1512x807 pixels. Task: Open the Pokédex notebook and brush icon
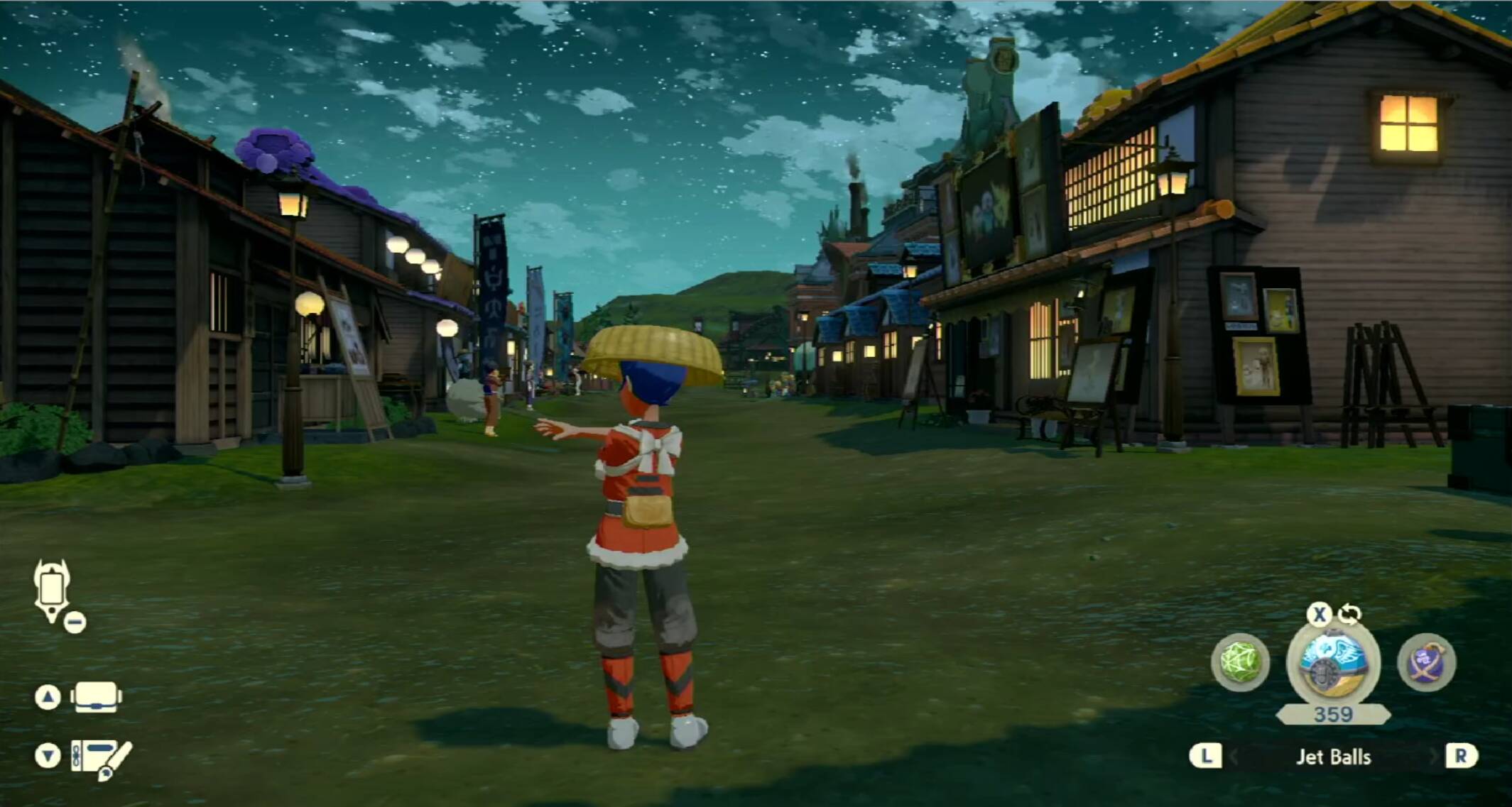[101, 758]
